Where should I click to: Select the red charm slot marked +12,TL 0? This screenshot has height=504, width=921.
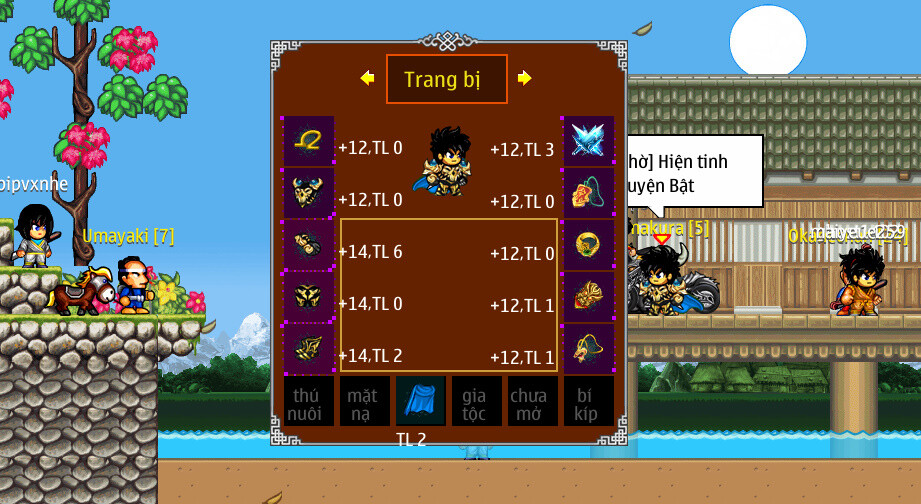coord(587,193)
